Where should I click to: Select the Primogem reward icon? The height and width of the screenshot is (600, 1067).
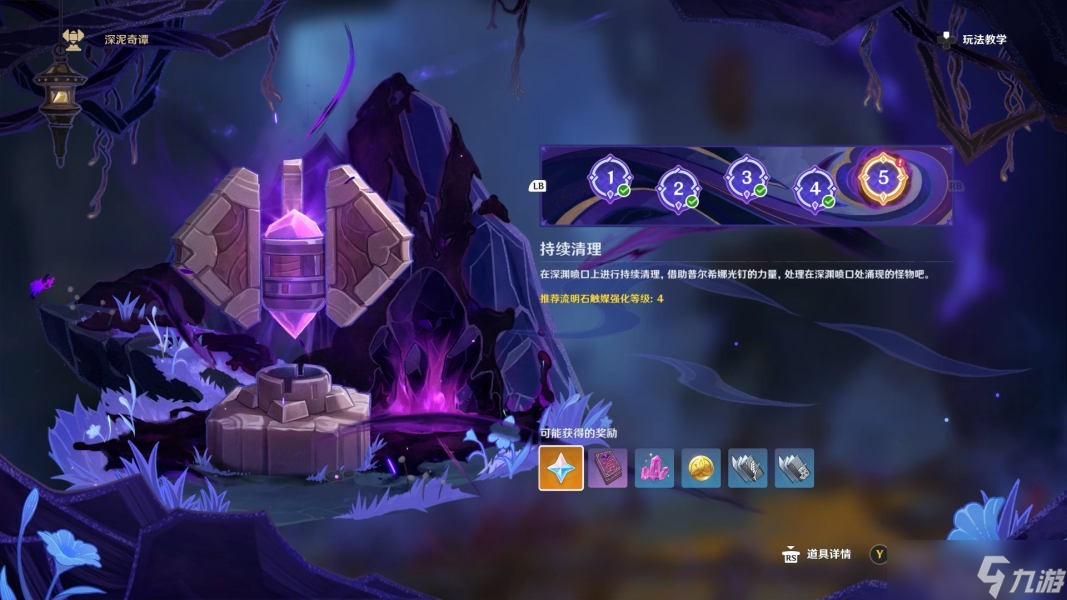[561, 468]
